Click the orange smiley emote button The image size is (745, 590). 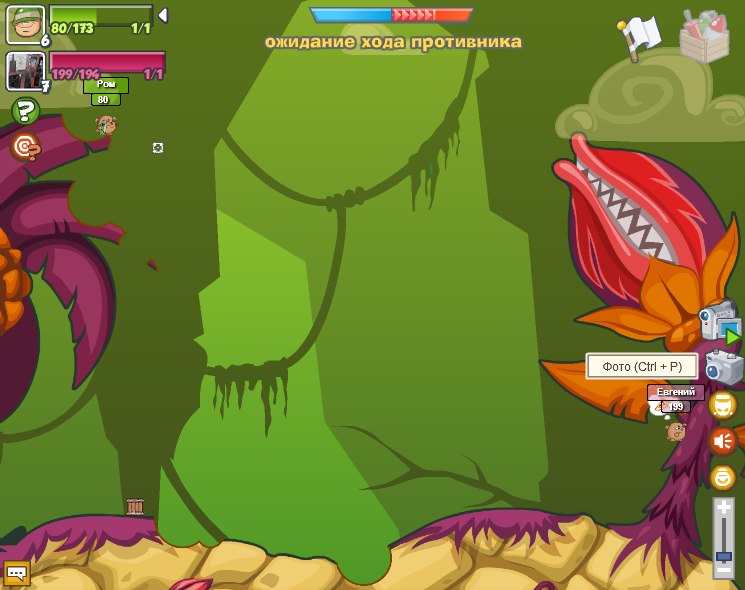pos(722,477)
